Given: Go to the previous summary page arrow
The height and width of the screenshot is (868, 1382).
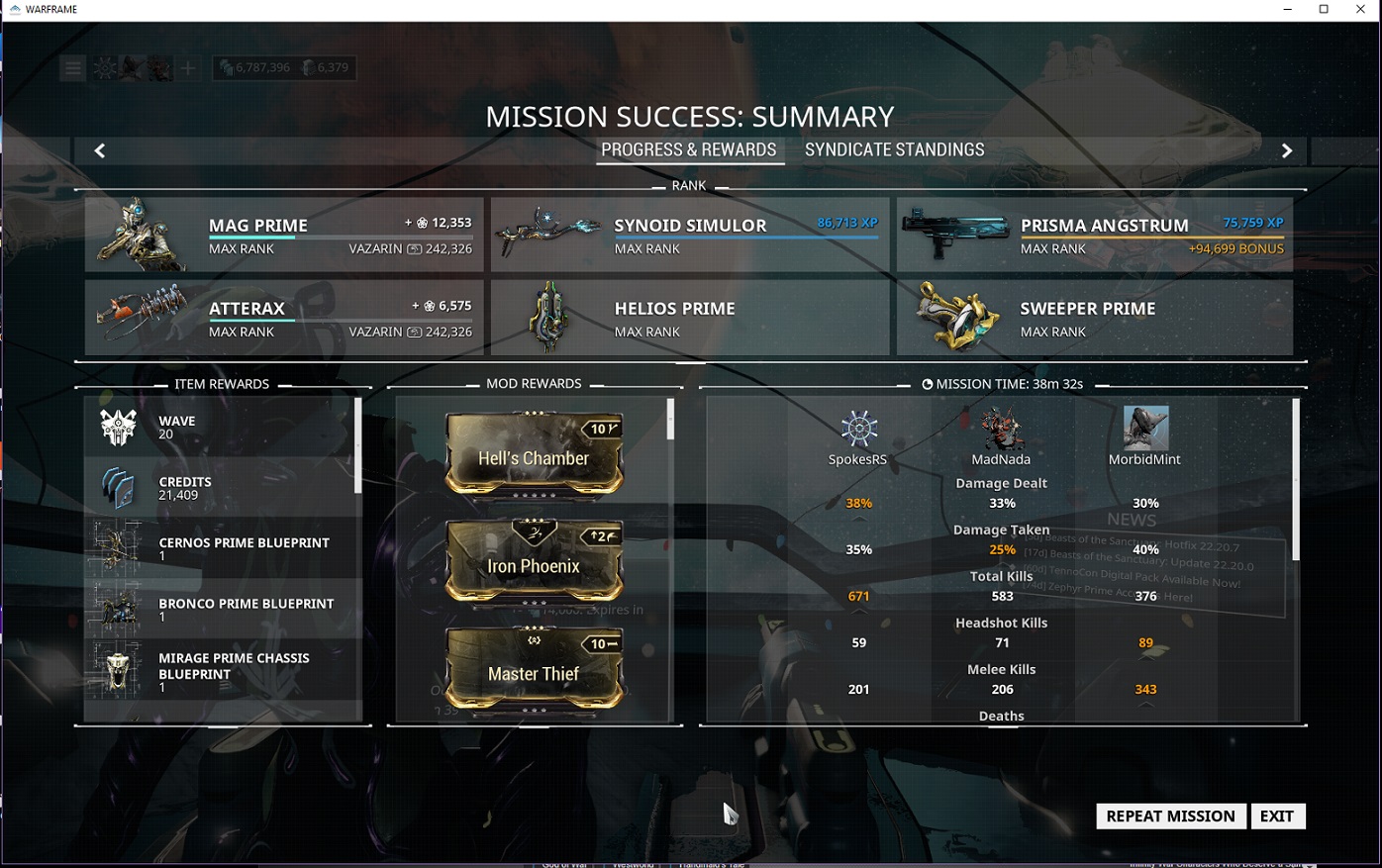Looking at the screenshot, I should pyautogui.click(x=99, y=150).
